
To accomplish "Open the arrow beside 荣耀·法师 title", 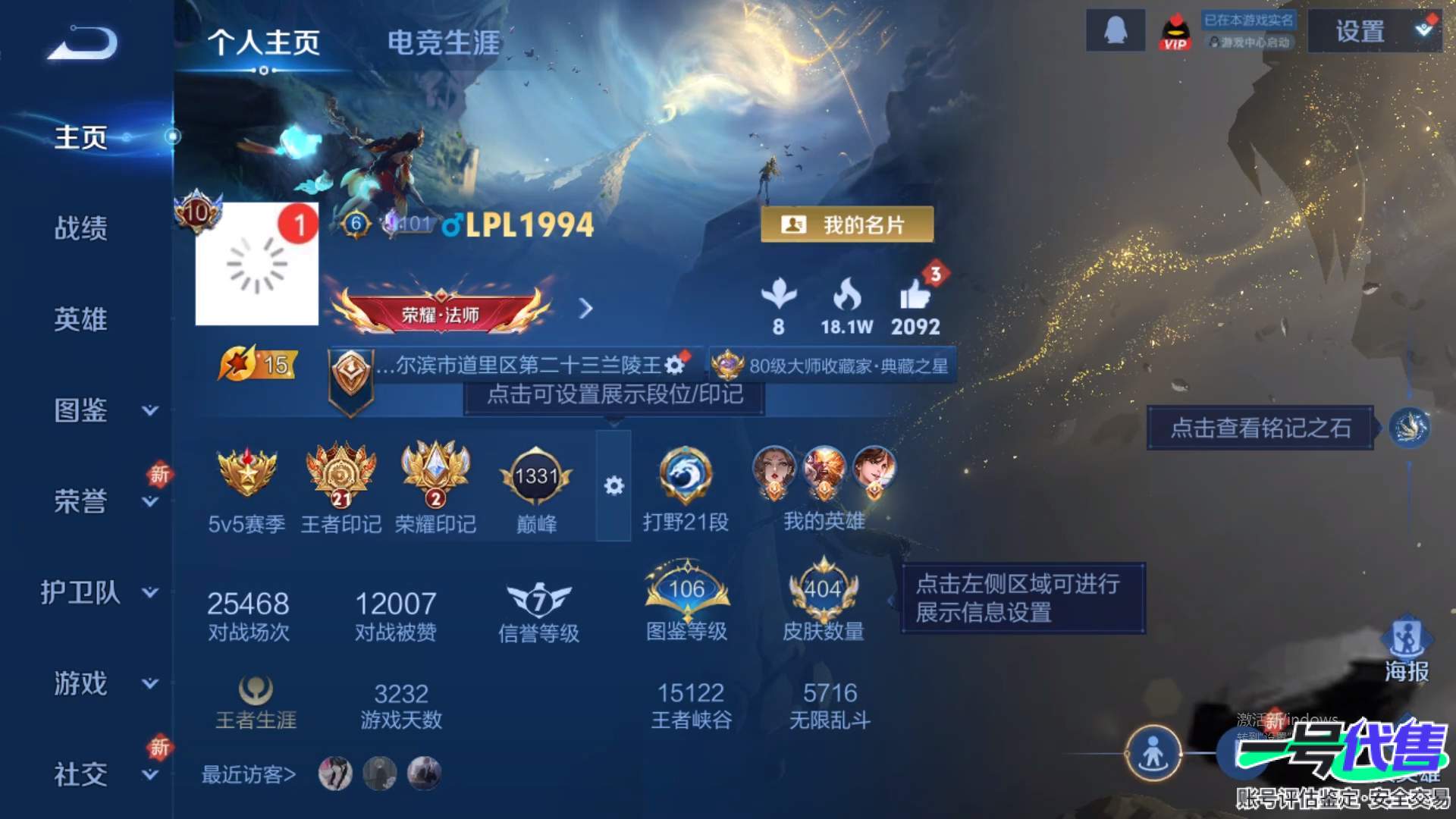I will click(x=585, y=309).
